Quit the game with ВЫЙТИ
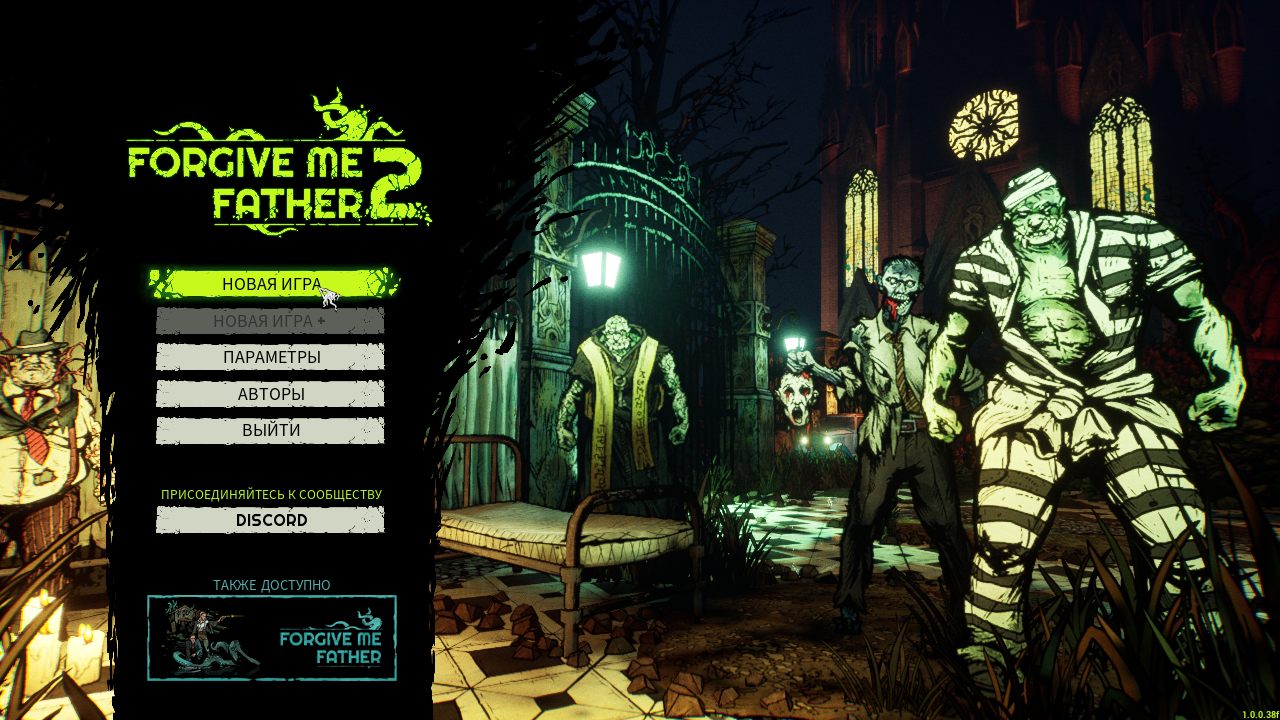1280x720 pixels. [x=270, y=429]
